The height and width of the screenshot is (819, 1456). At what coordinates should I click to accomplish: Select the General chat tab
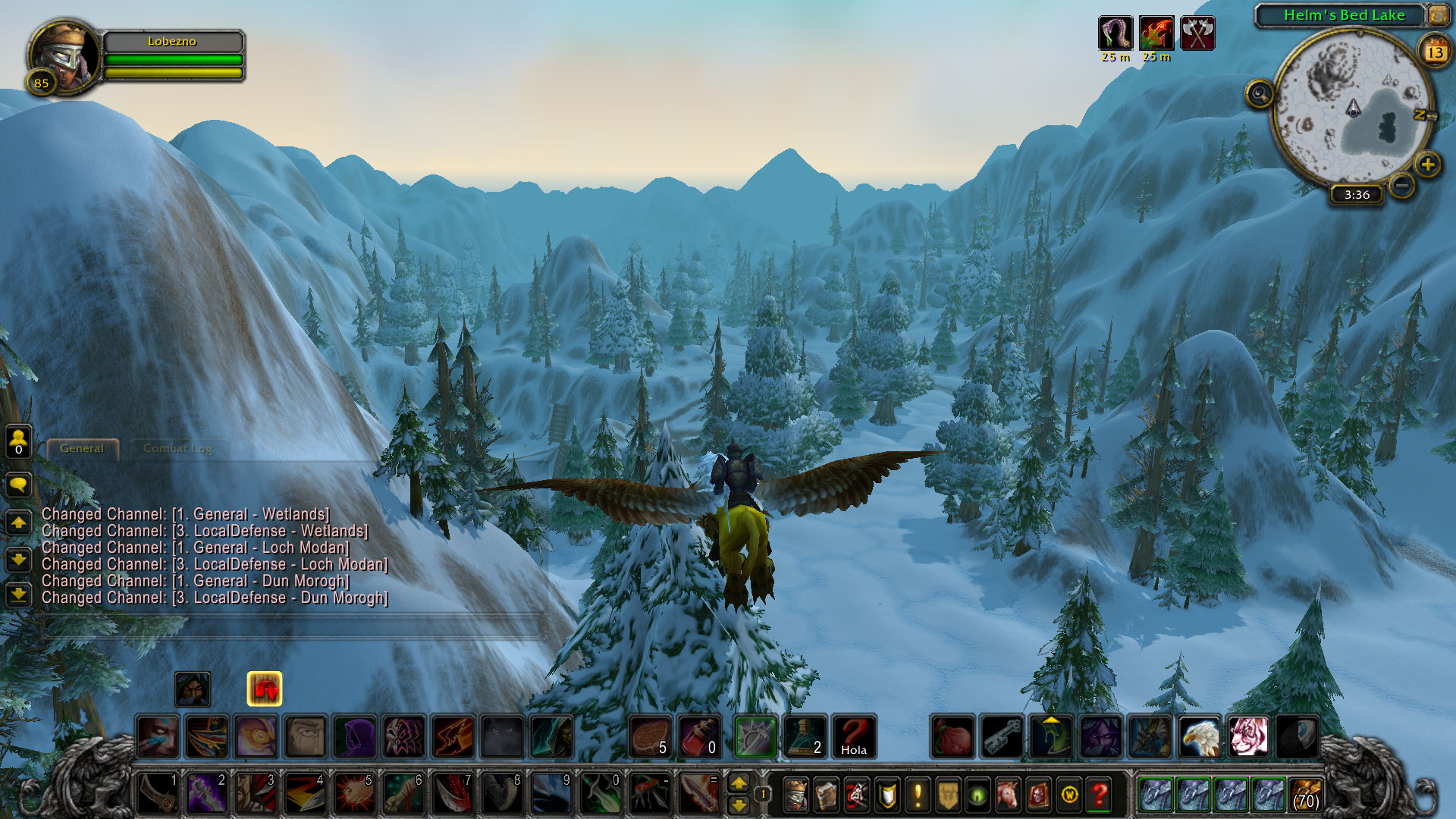tap(82, 448)
